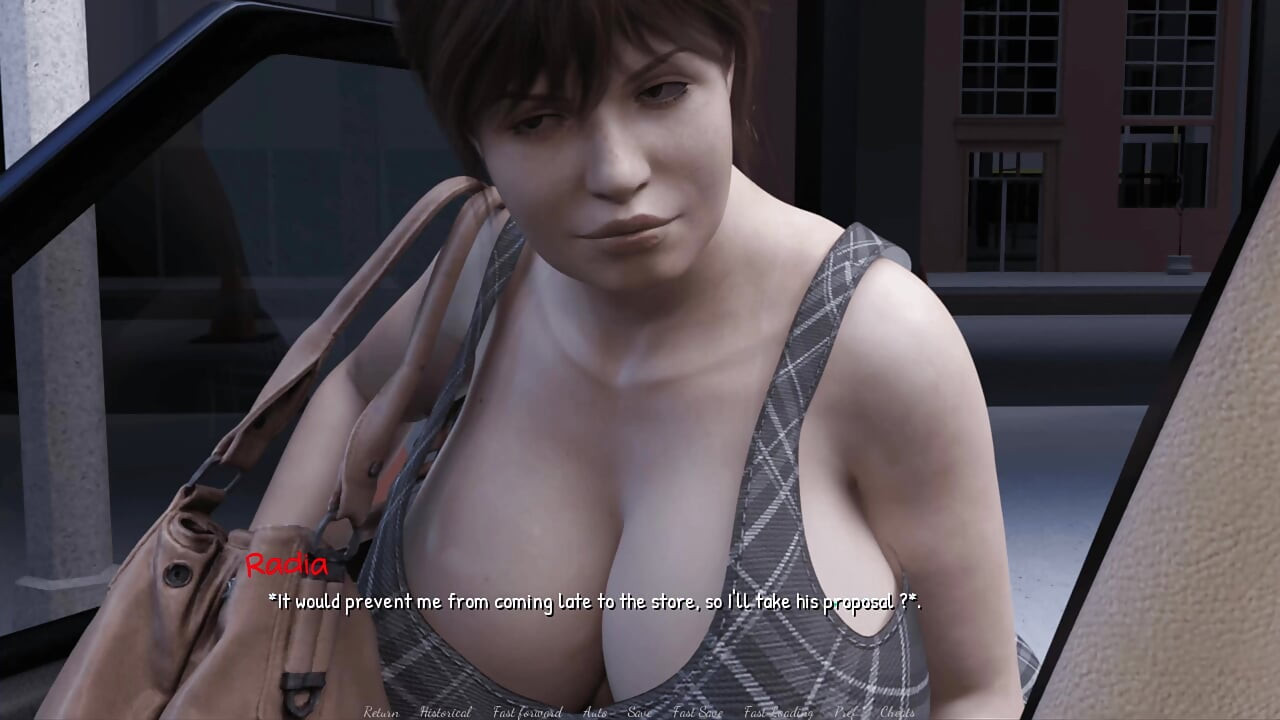Skip read text using Fast forward

pyautogui.click(x=526, y=713)
